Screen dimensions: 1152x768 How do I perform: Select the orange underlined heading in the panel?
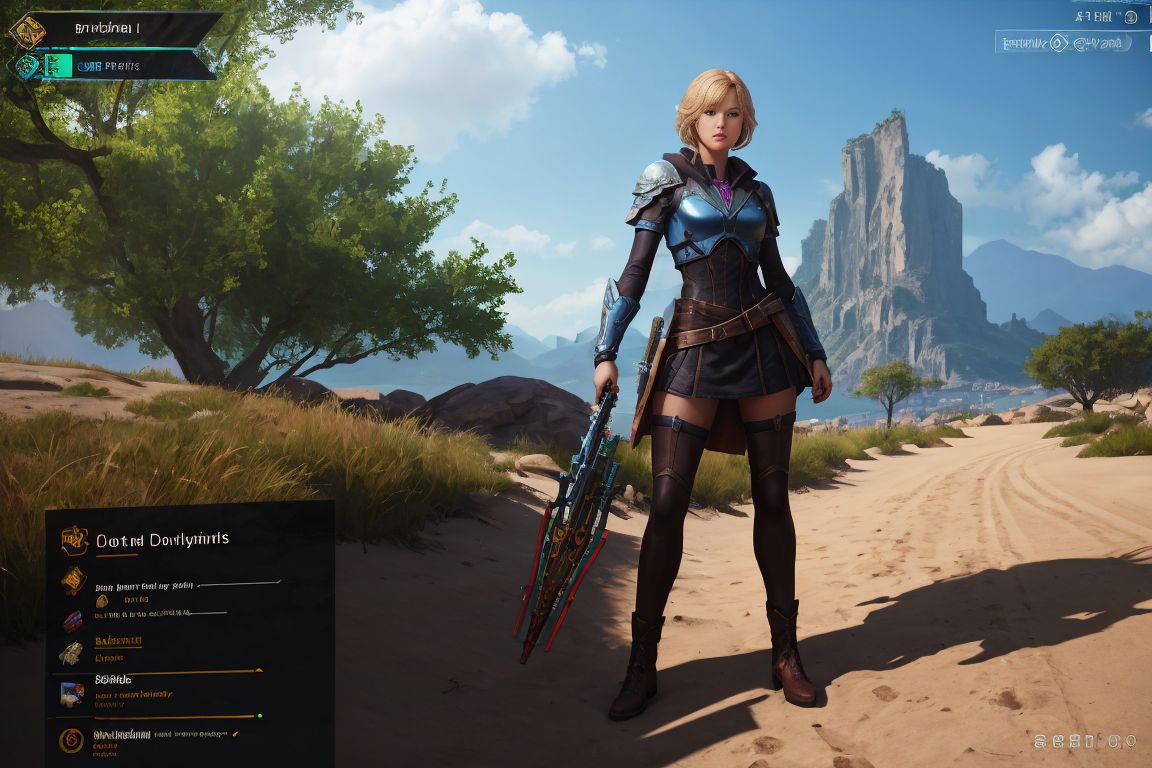(x=118, y=640)
